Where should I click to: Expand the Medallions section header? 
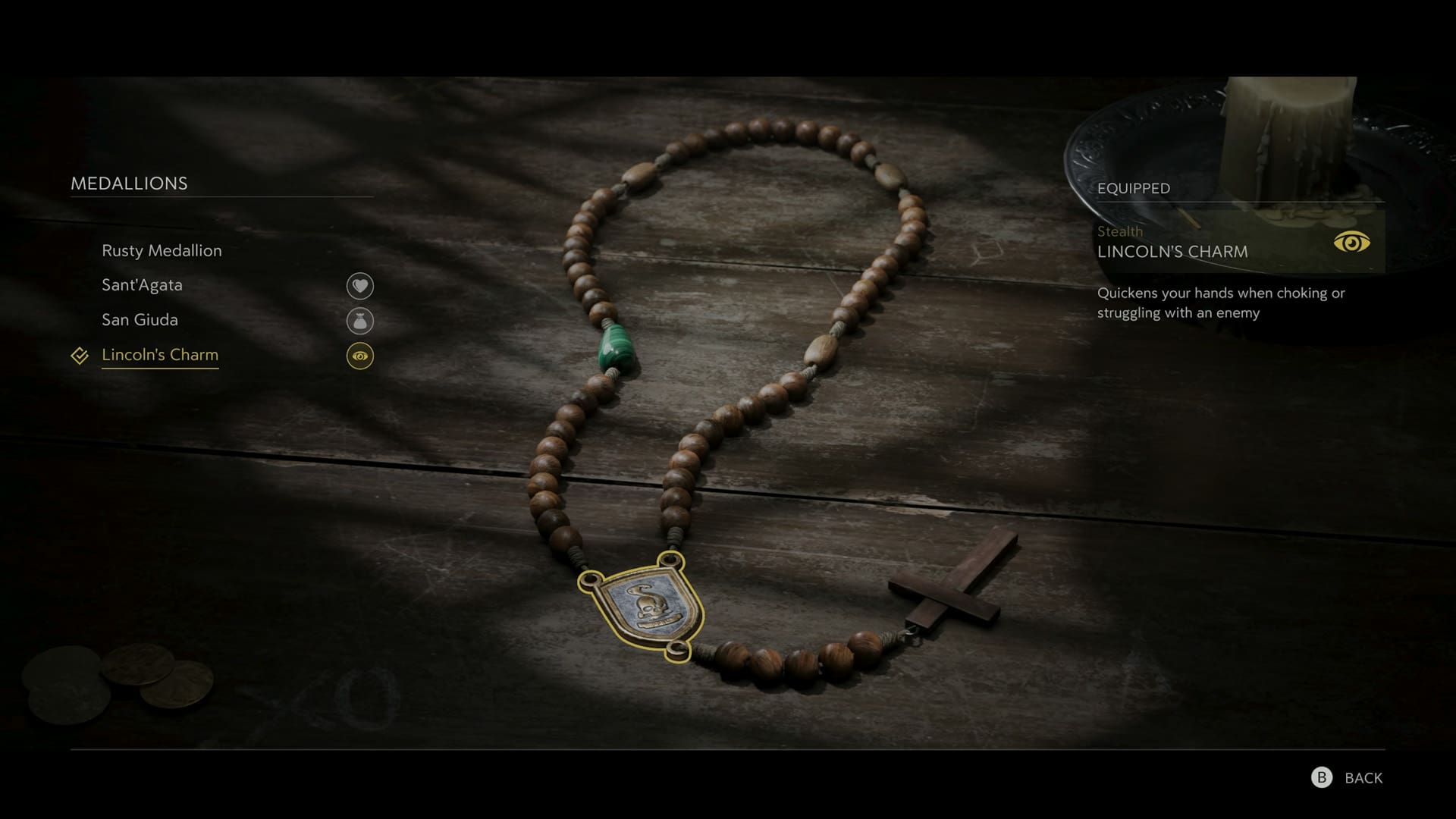129,183
